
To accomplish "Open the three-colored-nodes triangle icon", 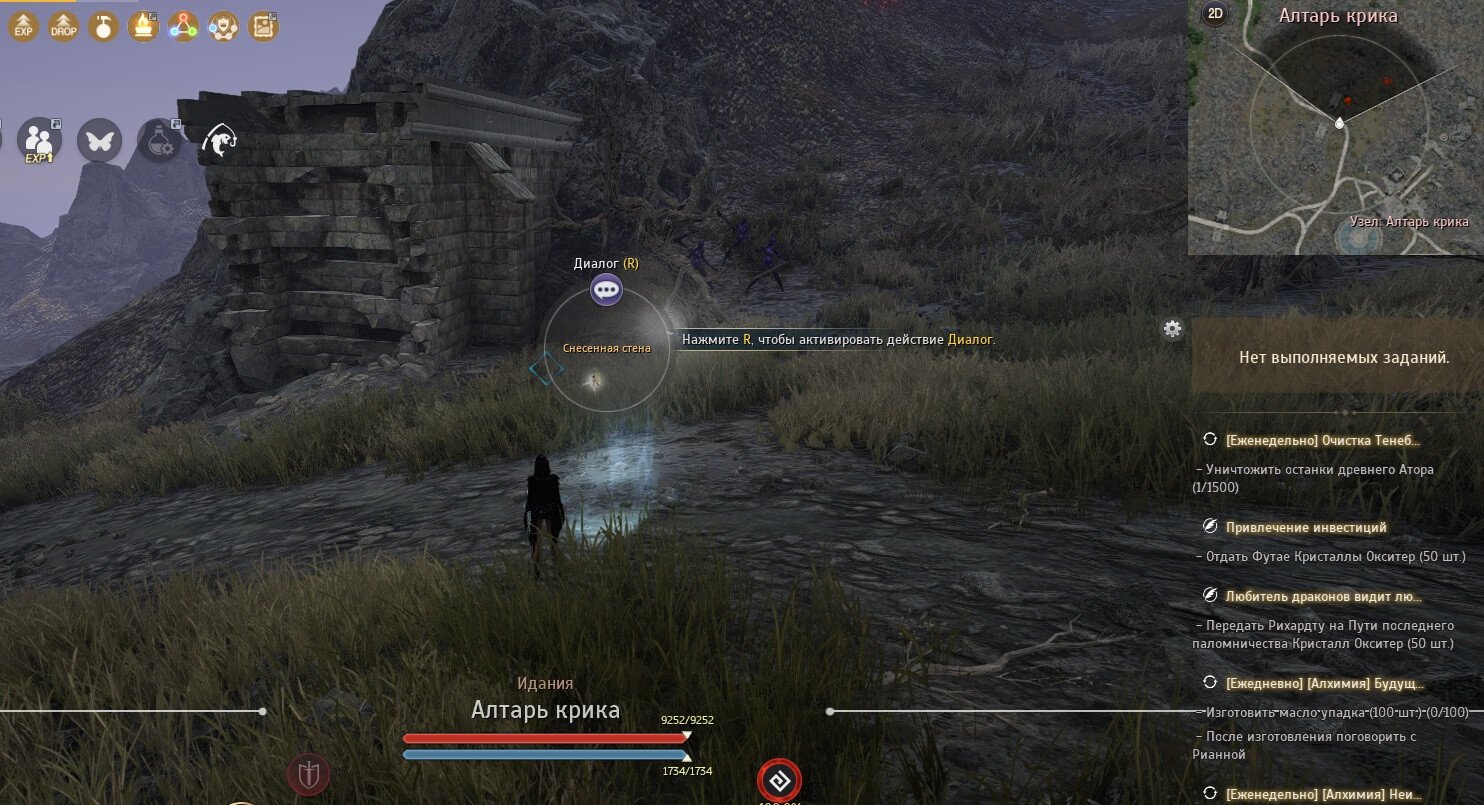I will (183, 26).
